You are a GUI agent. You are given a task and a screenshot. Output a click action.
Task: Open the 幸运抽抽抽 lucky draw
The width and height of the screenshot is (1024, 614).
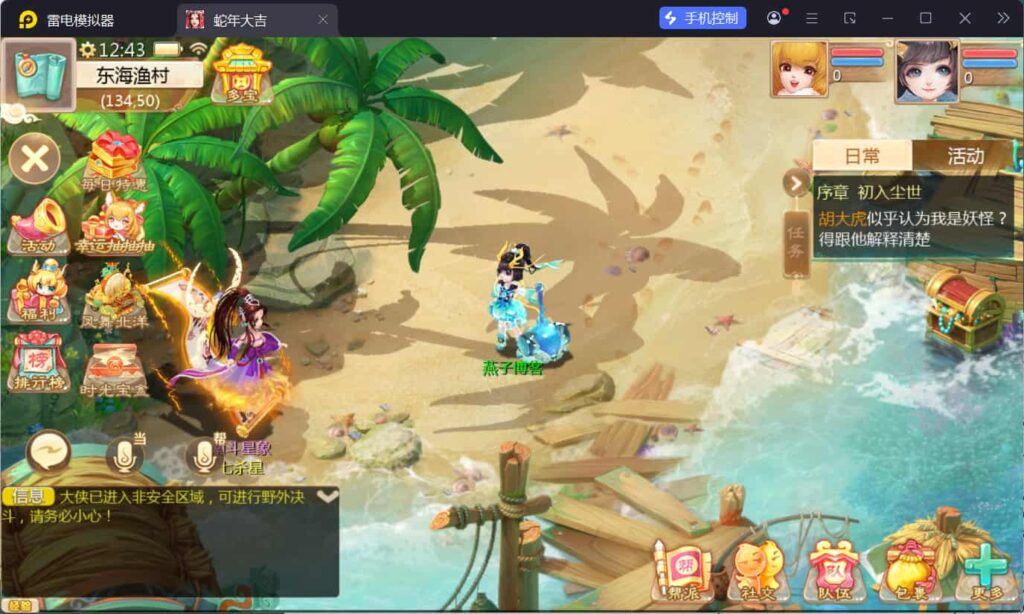pyautogui.click(x=115, y=225)
